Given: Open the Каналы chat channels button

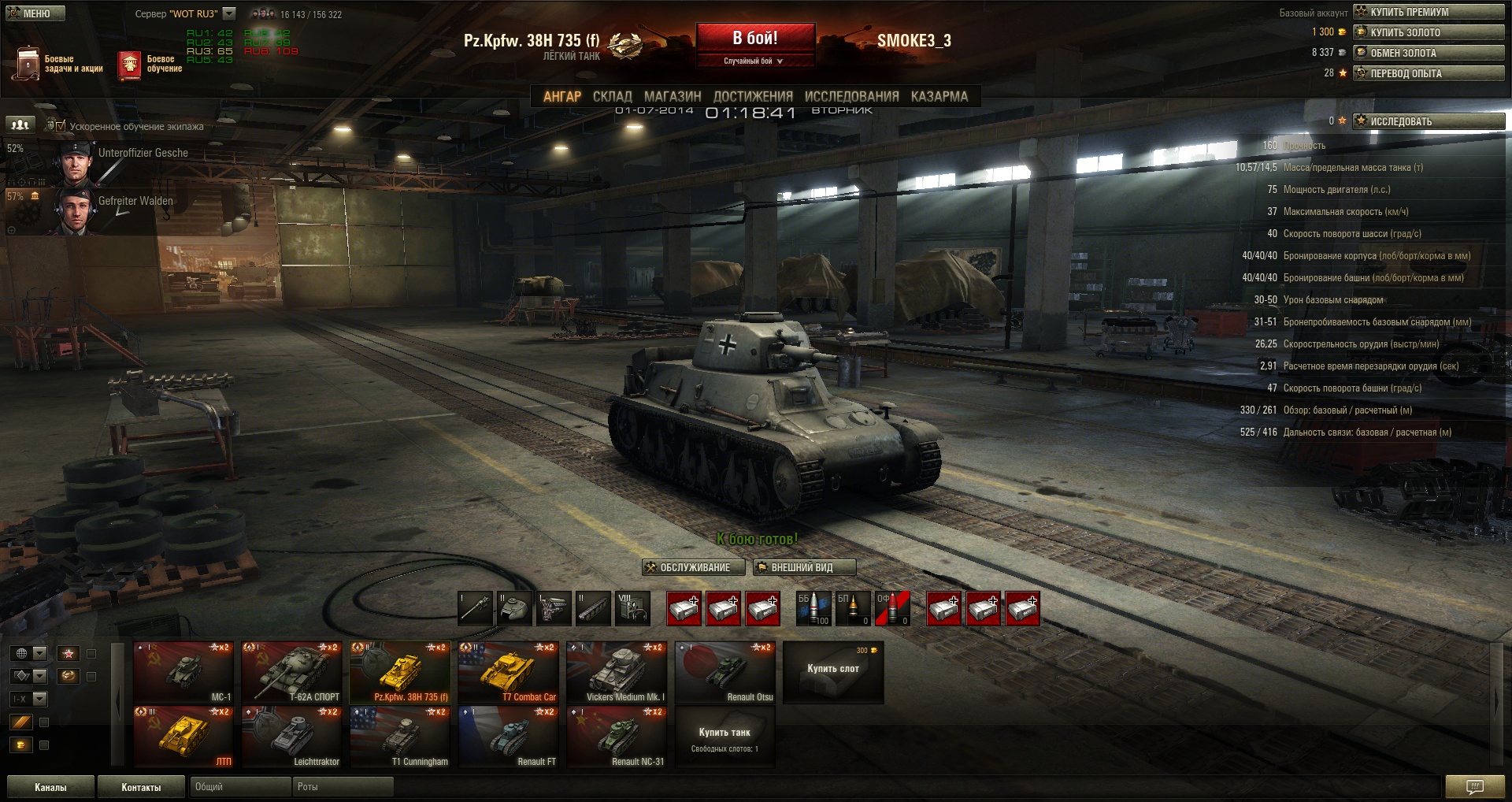Looking at the screenshot, I should click(50, 787).
